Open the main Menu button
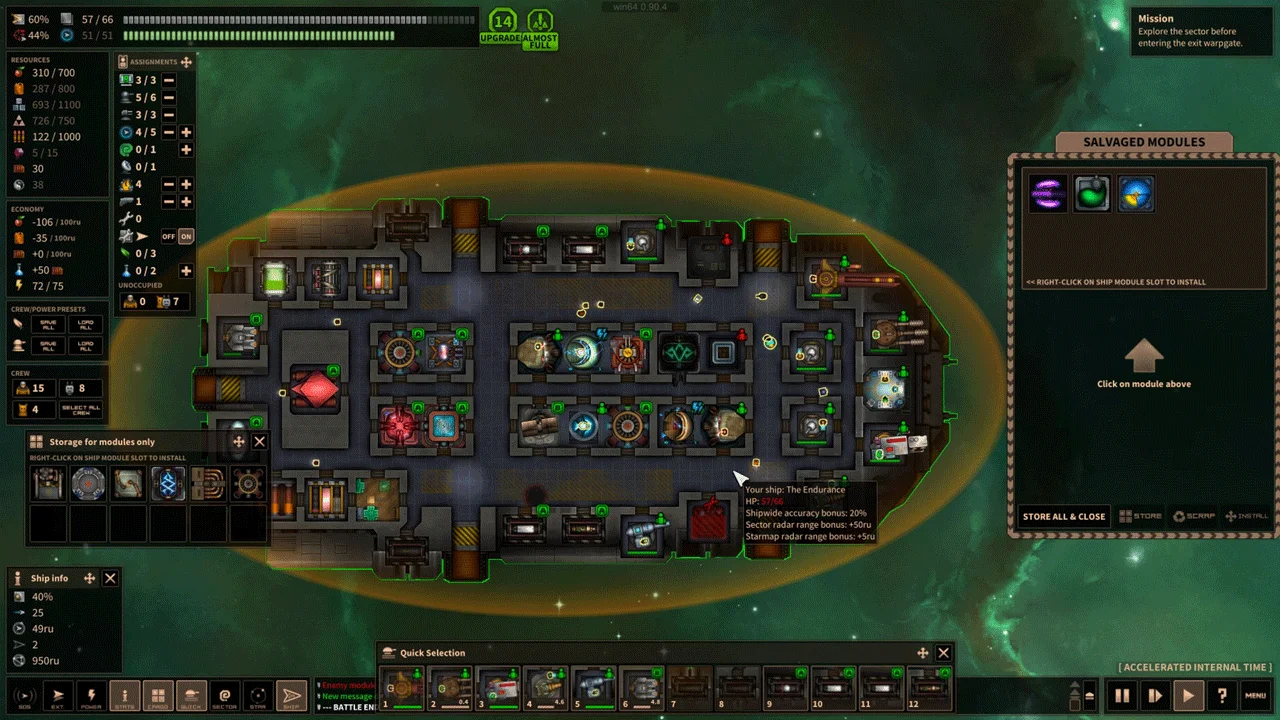Viewport: 1280px width, 720px height. pos(1255,695)
